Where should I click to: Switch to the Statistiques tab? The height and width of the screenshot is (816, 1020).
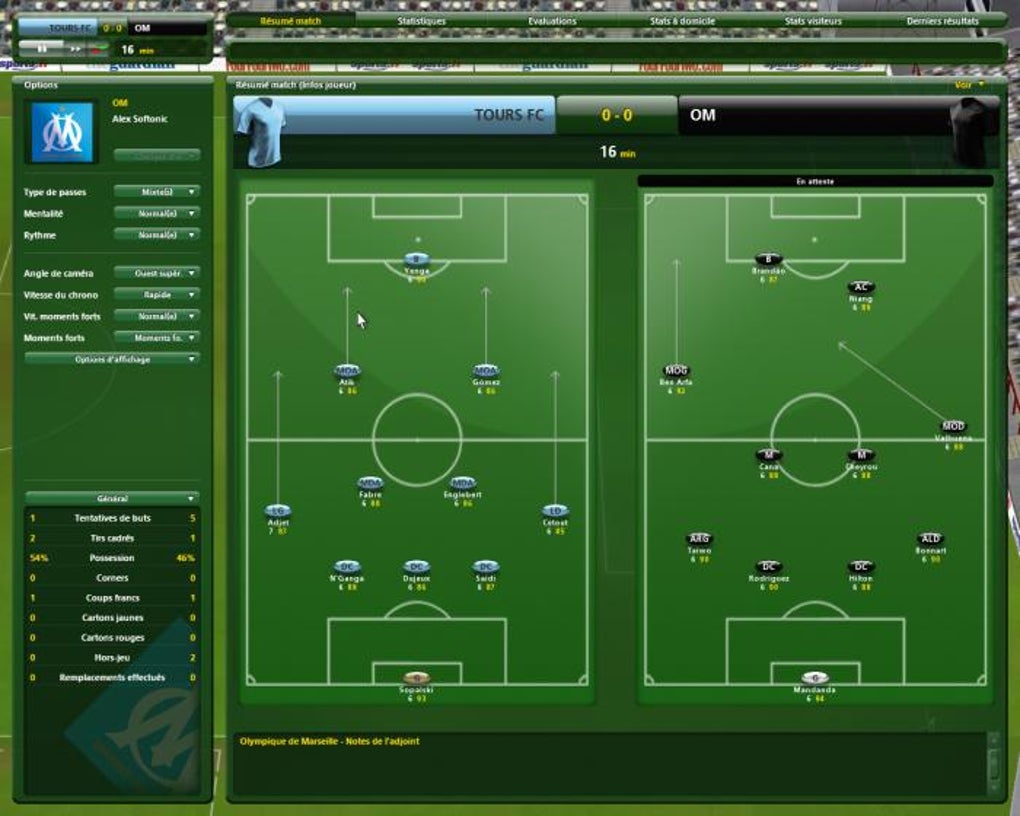click(421, 21)
